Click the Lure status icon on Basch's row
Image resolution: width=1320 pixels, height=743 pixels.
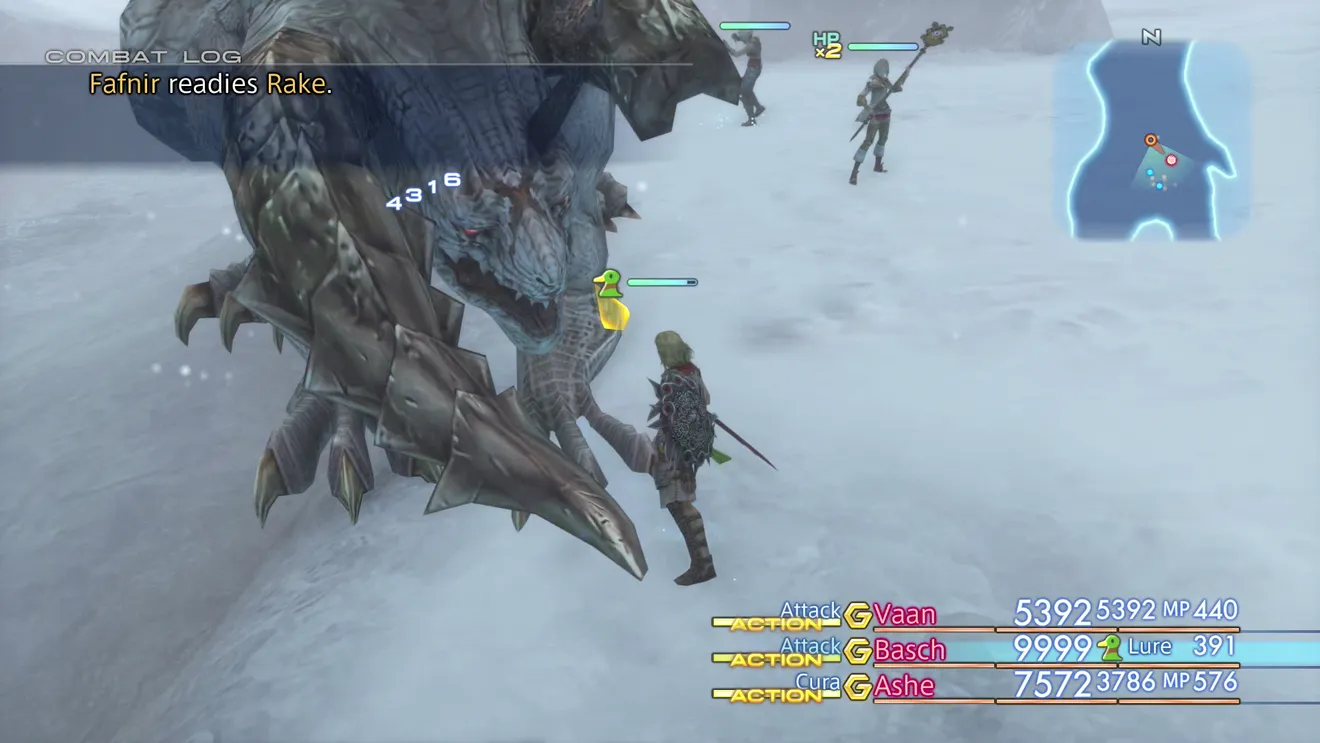[1109, 648]
